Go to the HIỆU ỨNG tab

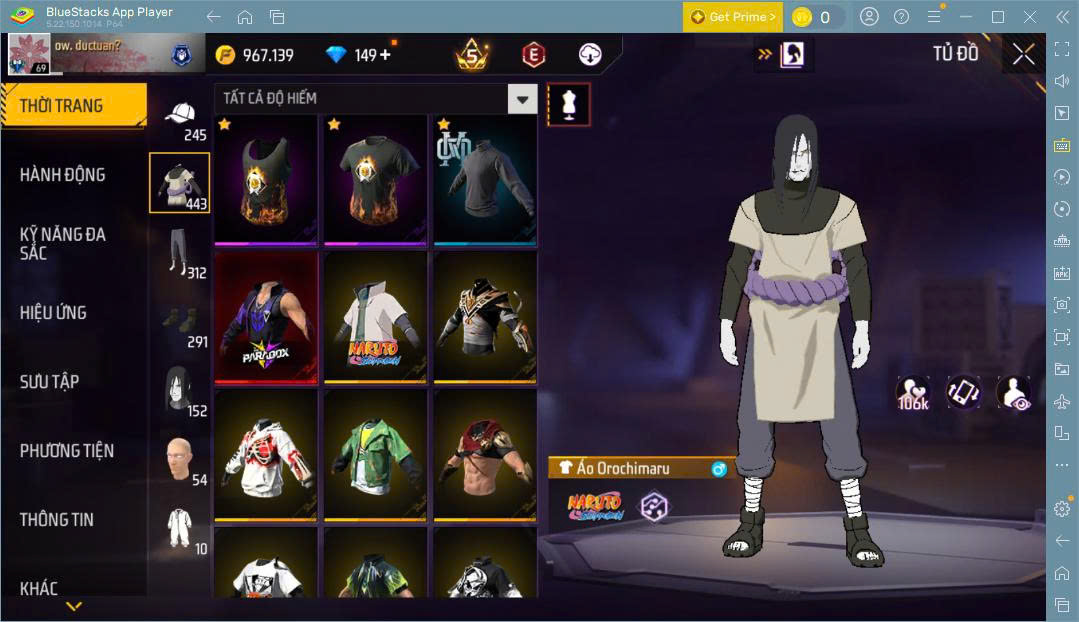[53, 312]
